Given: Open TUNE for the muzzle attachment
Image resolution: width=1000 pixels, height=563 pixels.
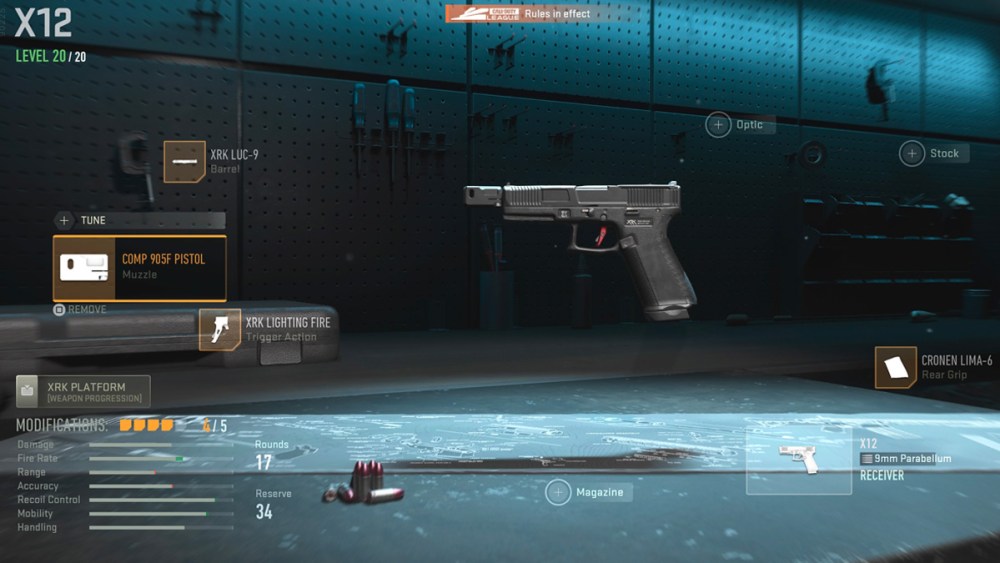Looking at the screenshot, I should (139, 220).
